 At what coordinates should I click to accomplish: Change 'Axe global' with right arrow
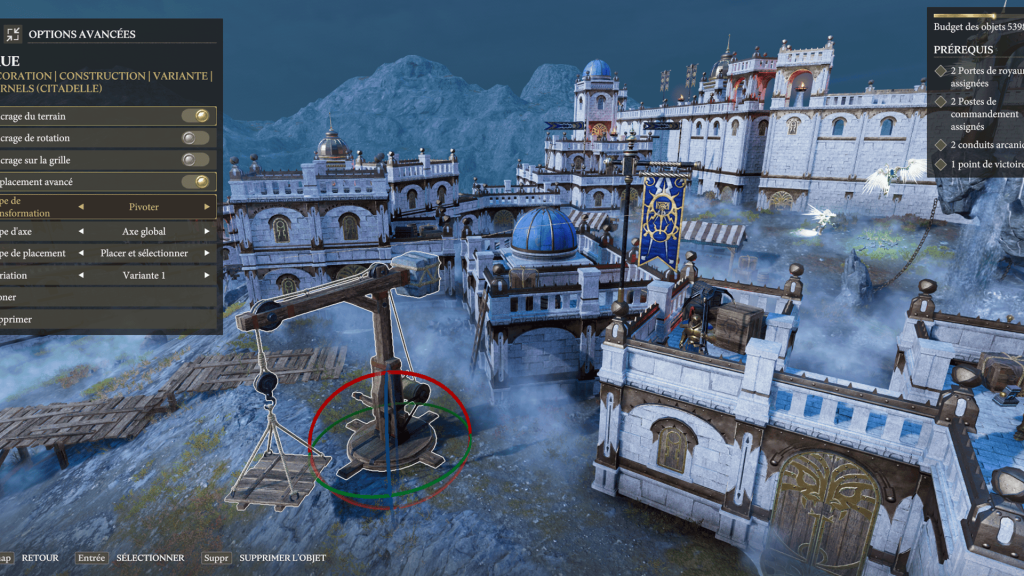coord(207,231)
